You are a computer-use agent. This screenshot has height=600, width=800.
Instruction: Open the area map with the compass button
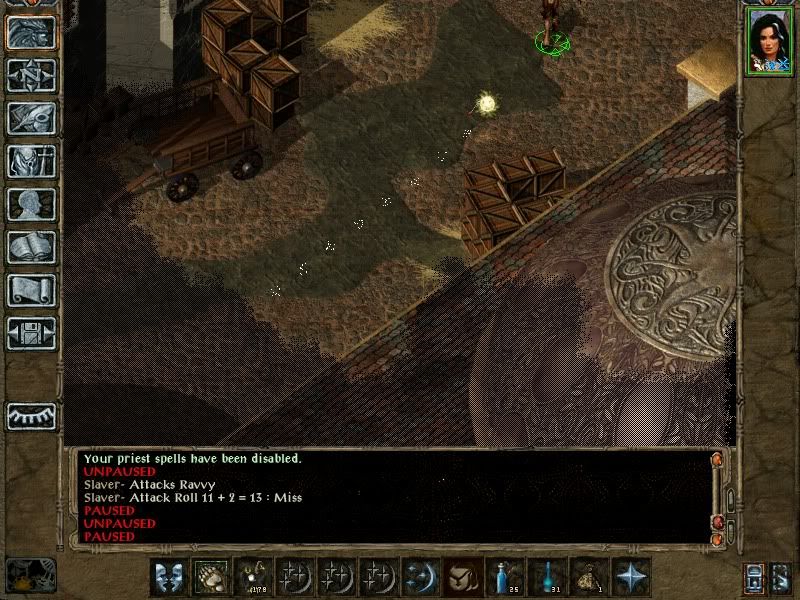point(31,75)
